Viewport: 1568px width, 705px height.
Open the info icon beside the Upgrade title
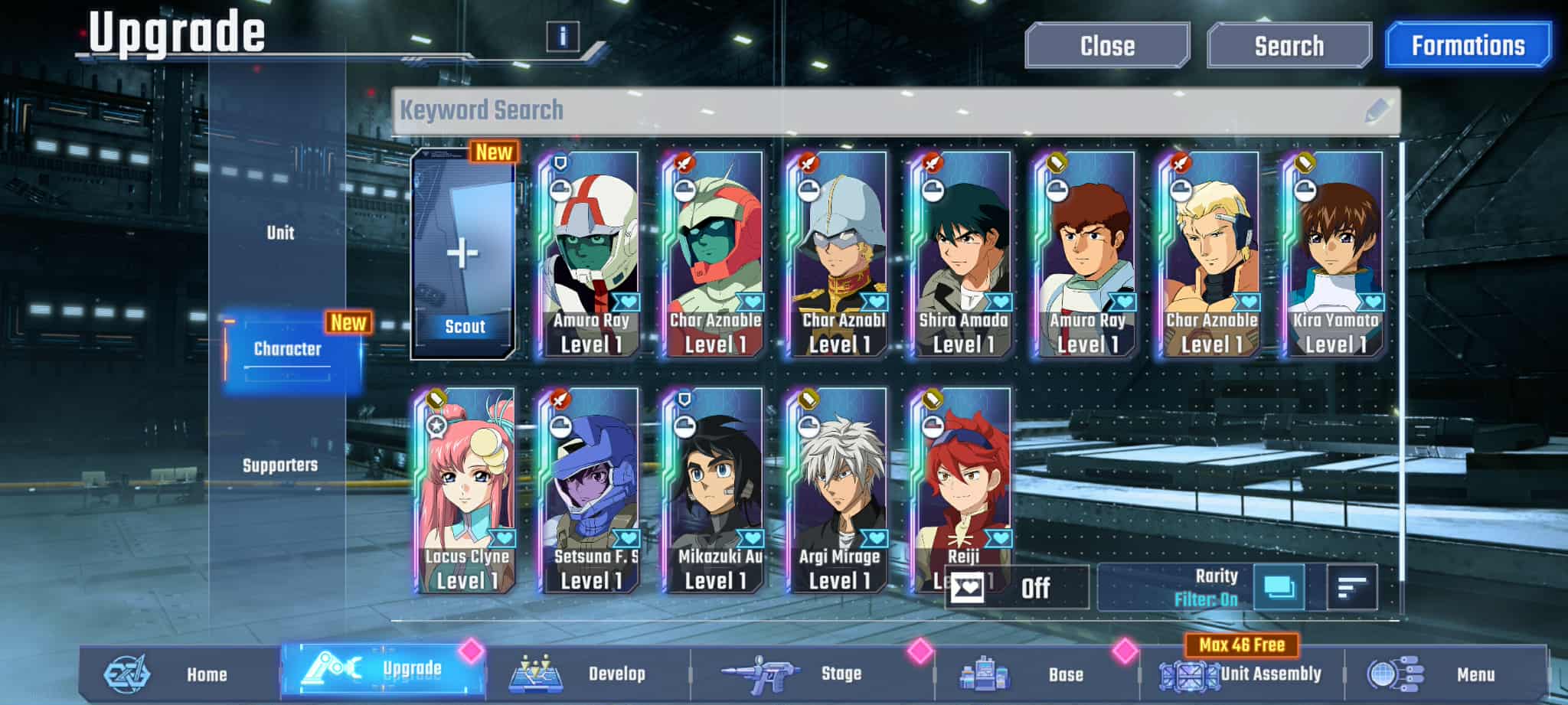(x=564, y=36)
